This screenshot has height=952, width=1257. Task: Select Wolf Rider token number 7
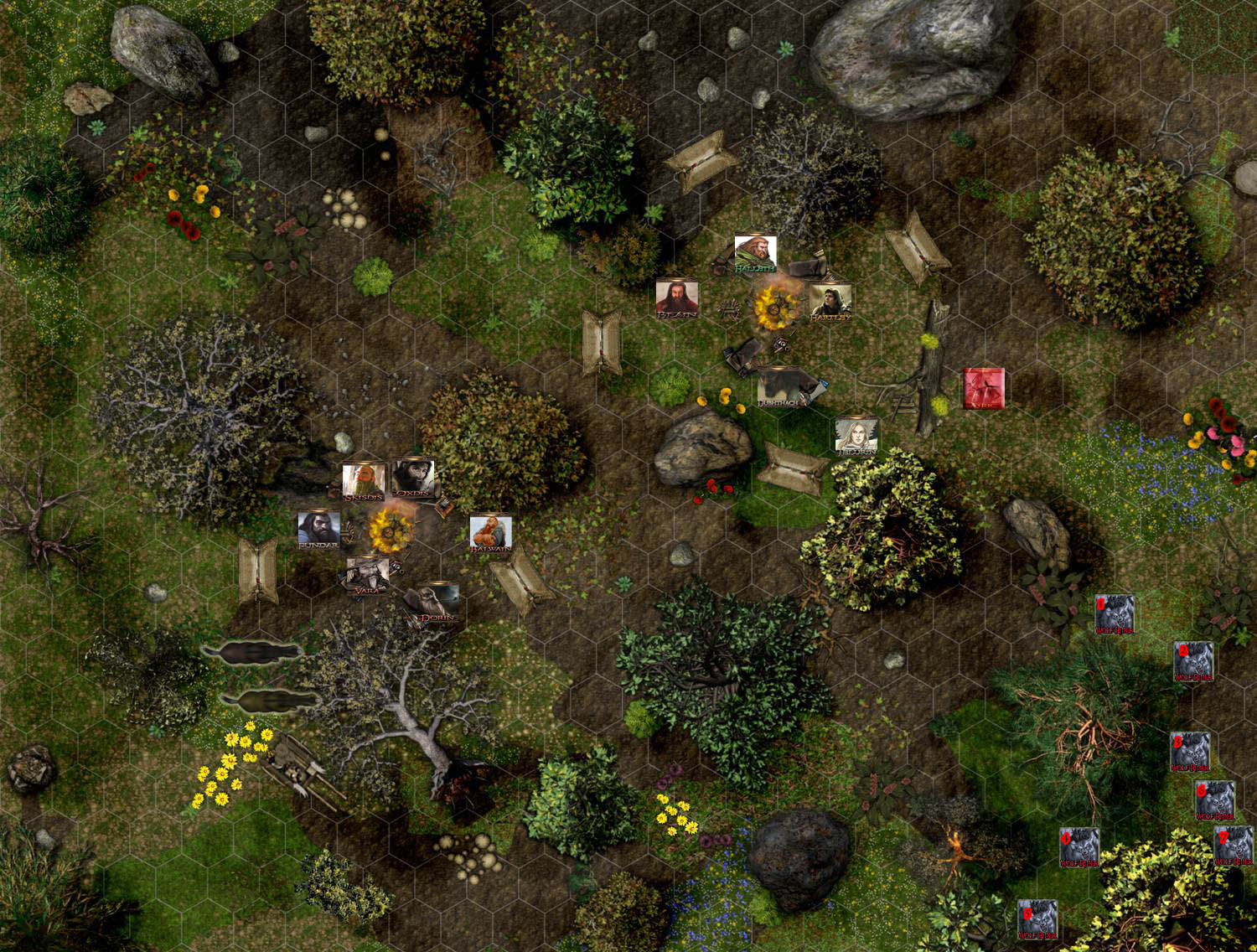coord(1234,845)
